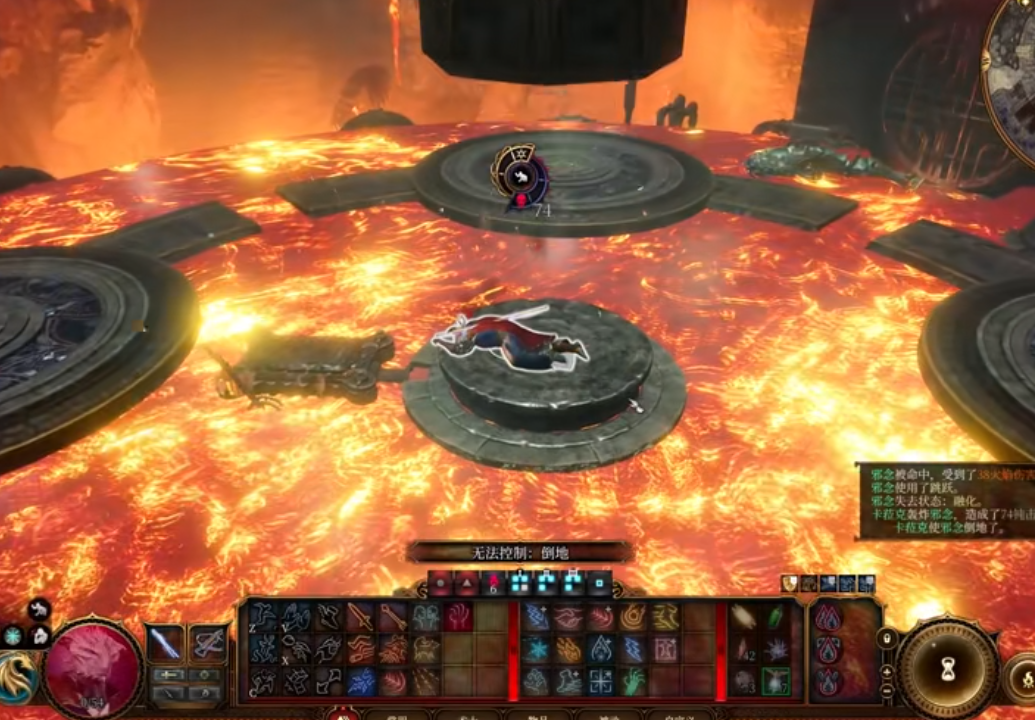Cast the orange fire swirl spell

tap(634, 618)
